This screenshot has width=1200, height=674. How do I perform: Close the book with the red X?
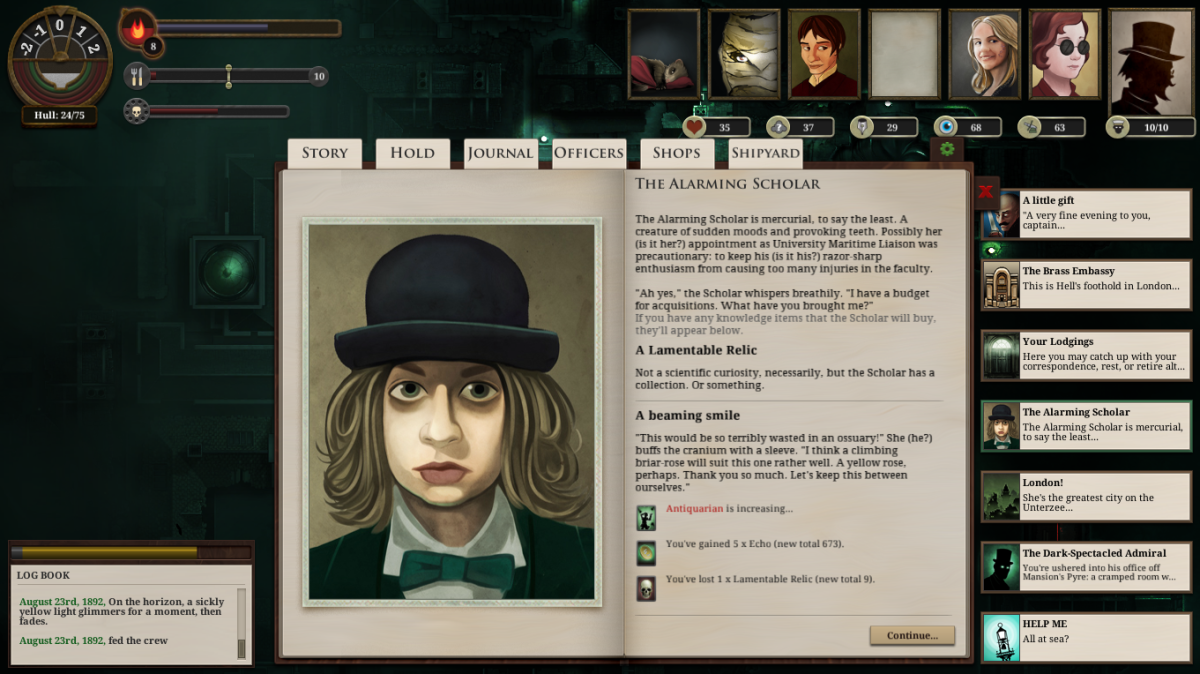(x=986, y=191)
